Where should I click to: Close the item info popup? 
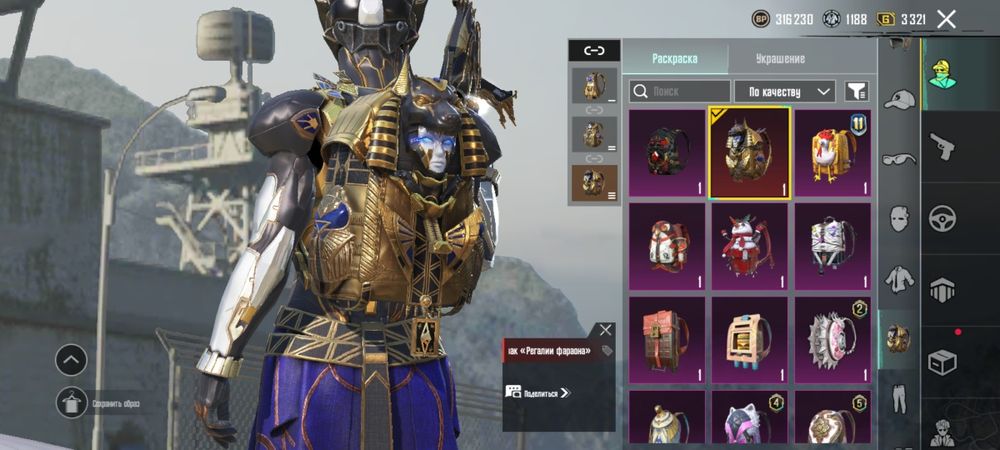point(604,329)
